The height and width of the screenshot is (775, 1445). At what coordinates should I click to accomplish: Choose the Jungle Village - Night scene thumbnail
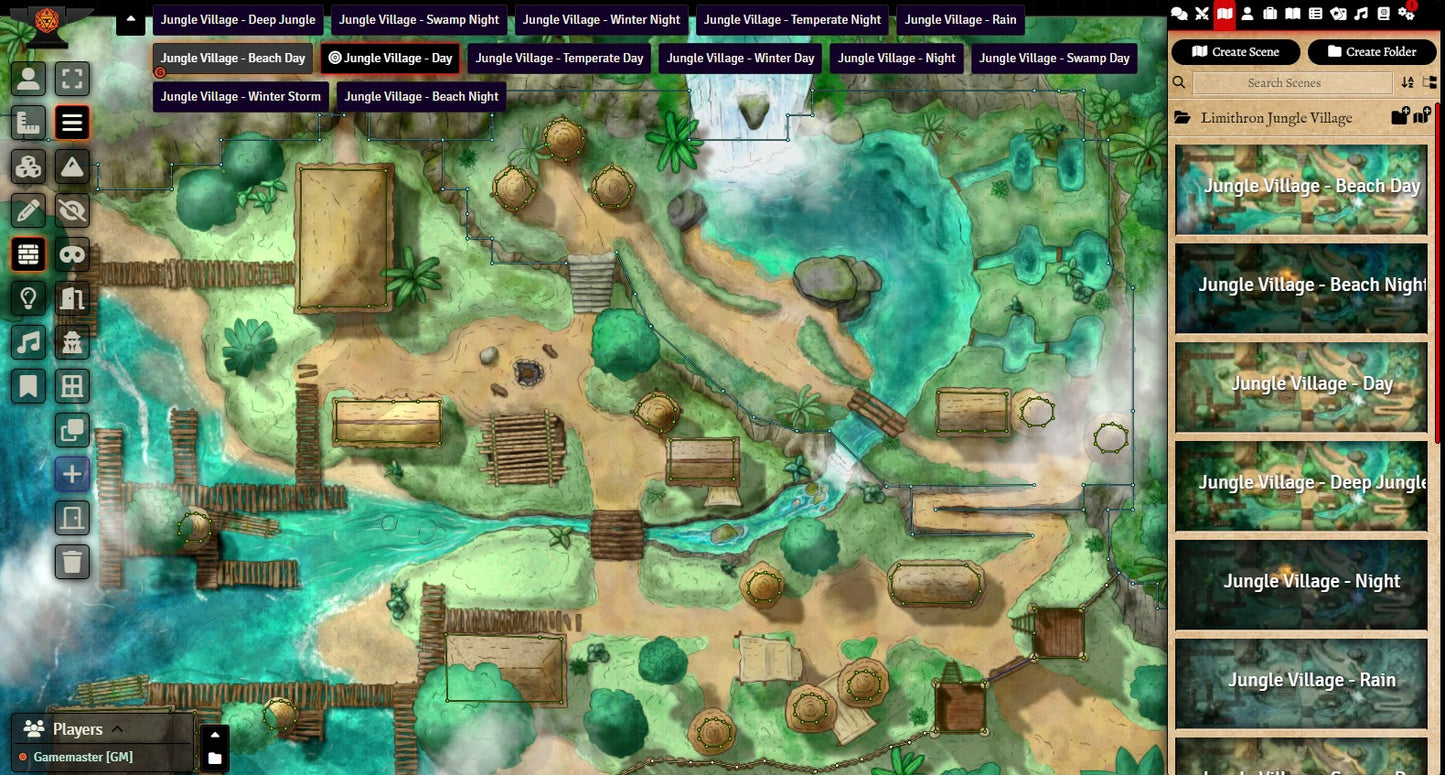click(x=1301, y=582)
